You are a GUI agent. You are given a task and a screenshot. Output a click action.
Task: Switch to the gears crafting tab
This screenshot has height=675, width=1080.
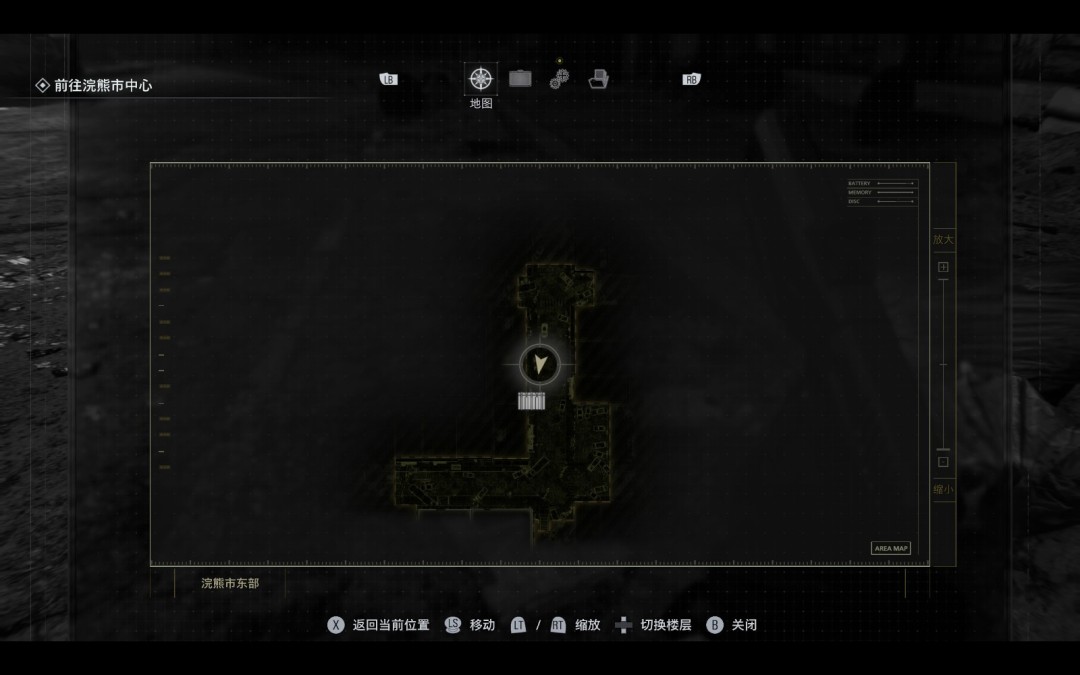click(559, 79)
